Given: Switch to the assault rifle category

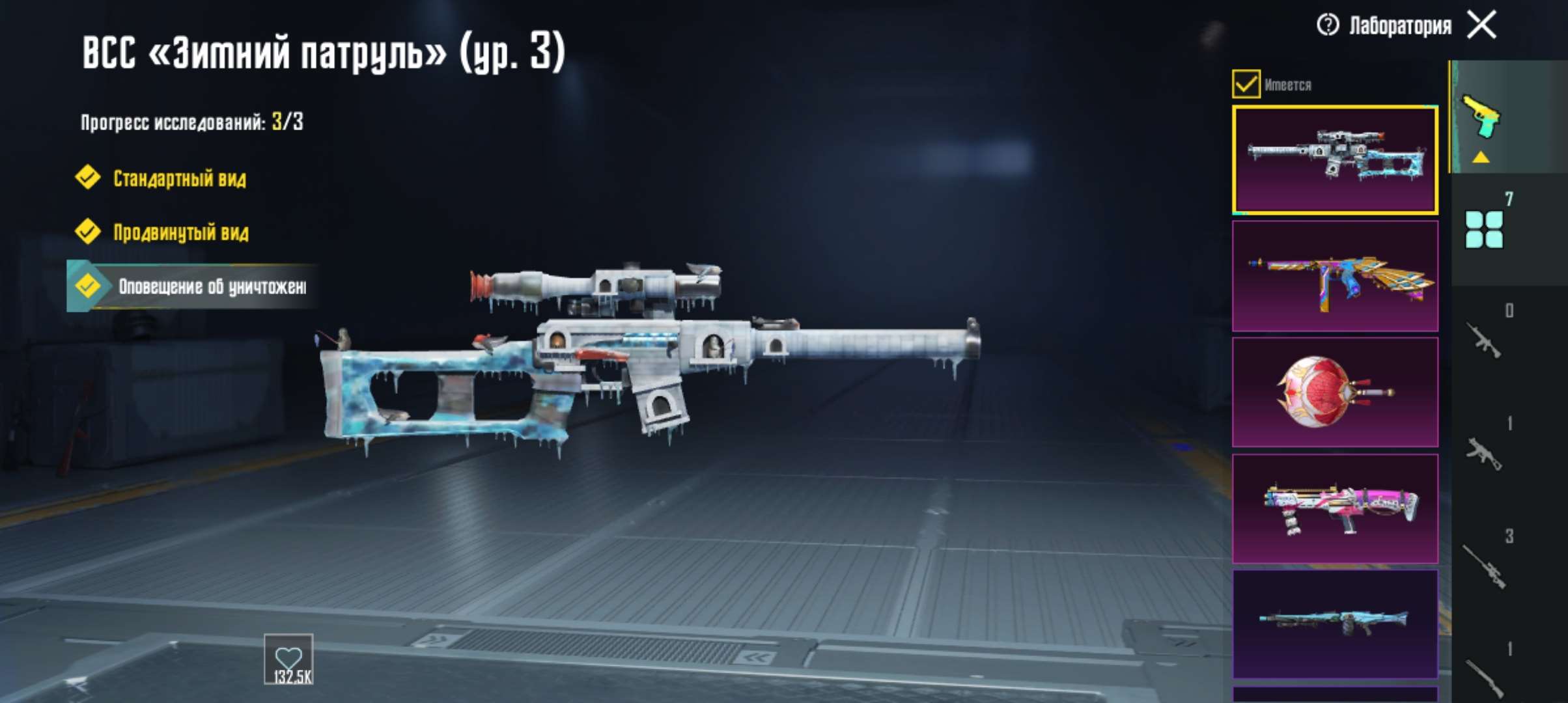Looking at the screenshot, I should point(1484,340).
